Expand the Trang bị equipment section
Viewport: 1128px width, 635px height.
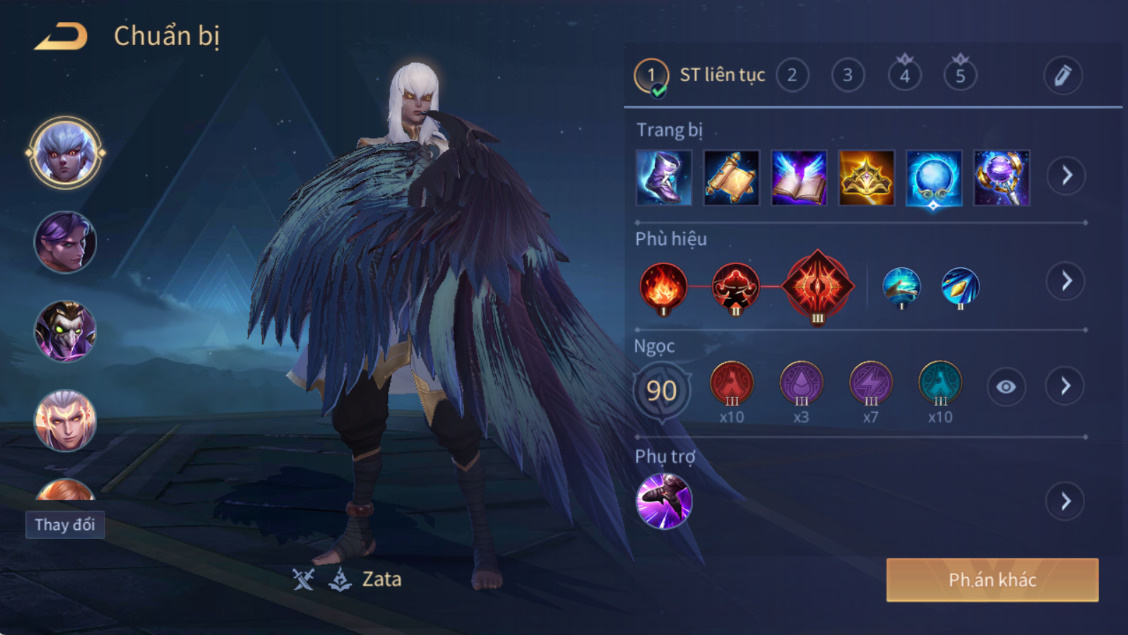coord(1066,176)
